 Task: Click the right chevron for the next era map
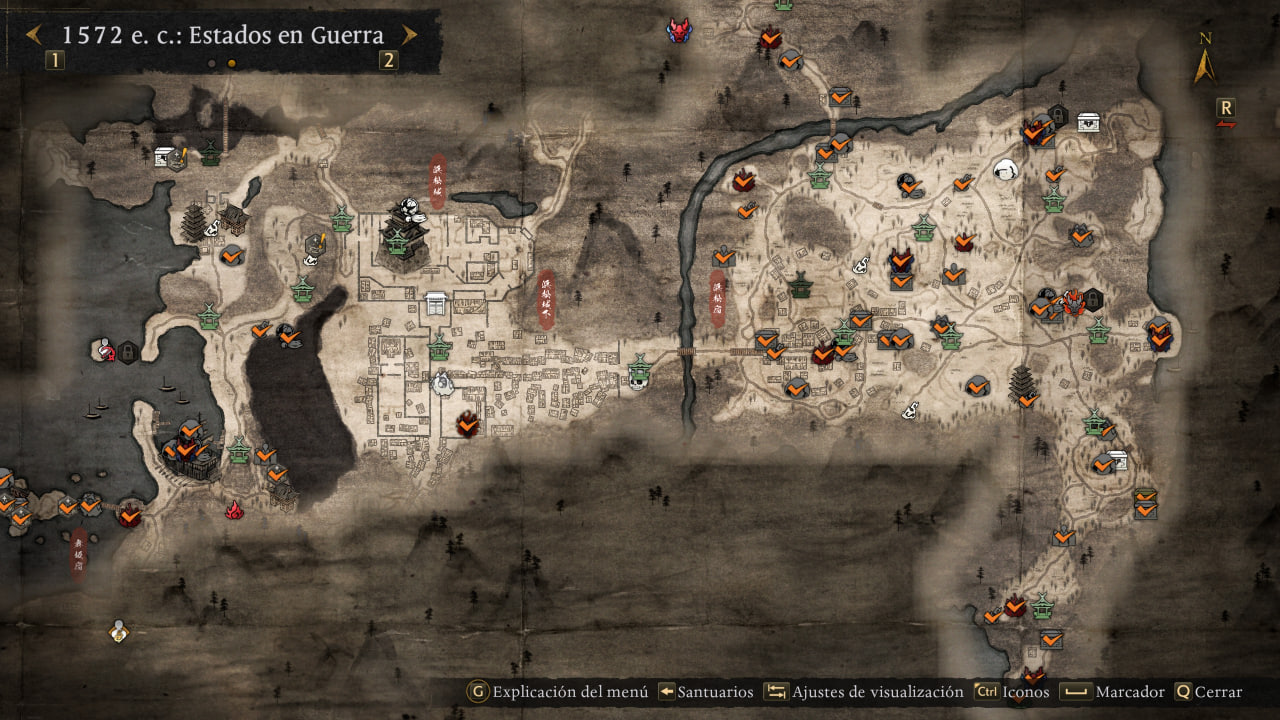[408, 35]
